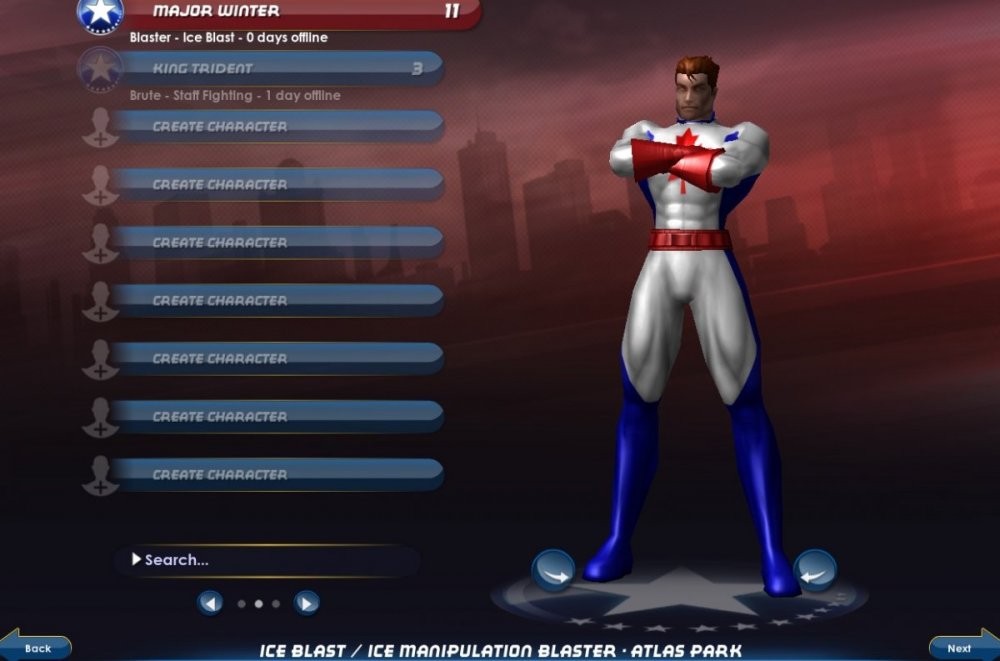
Task: Rotate the character with the left rotate button
Action: (x=553, y=571)
